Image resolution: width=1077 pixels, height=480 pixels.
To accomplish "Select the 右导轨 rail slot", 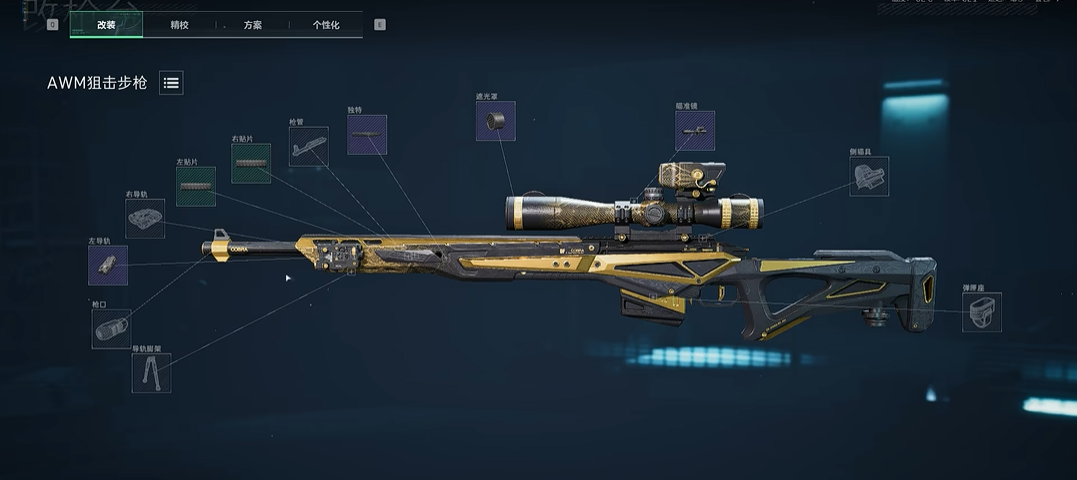I will (145, 218).
